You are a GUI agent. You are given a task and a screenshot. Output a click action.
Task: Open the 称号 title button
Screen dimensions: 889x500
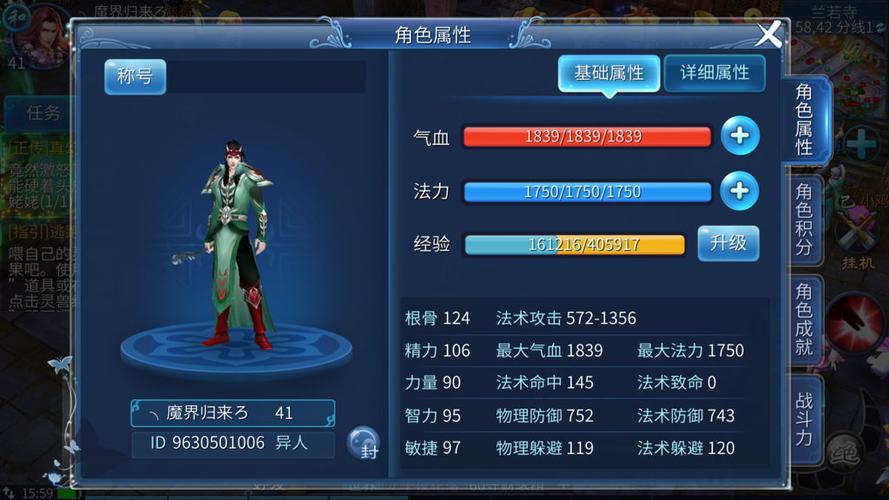click(x=135, y=77)
